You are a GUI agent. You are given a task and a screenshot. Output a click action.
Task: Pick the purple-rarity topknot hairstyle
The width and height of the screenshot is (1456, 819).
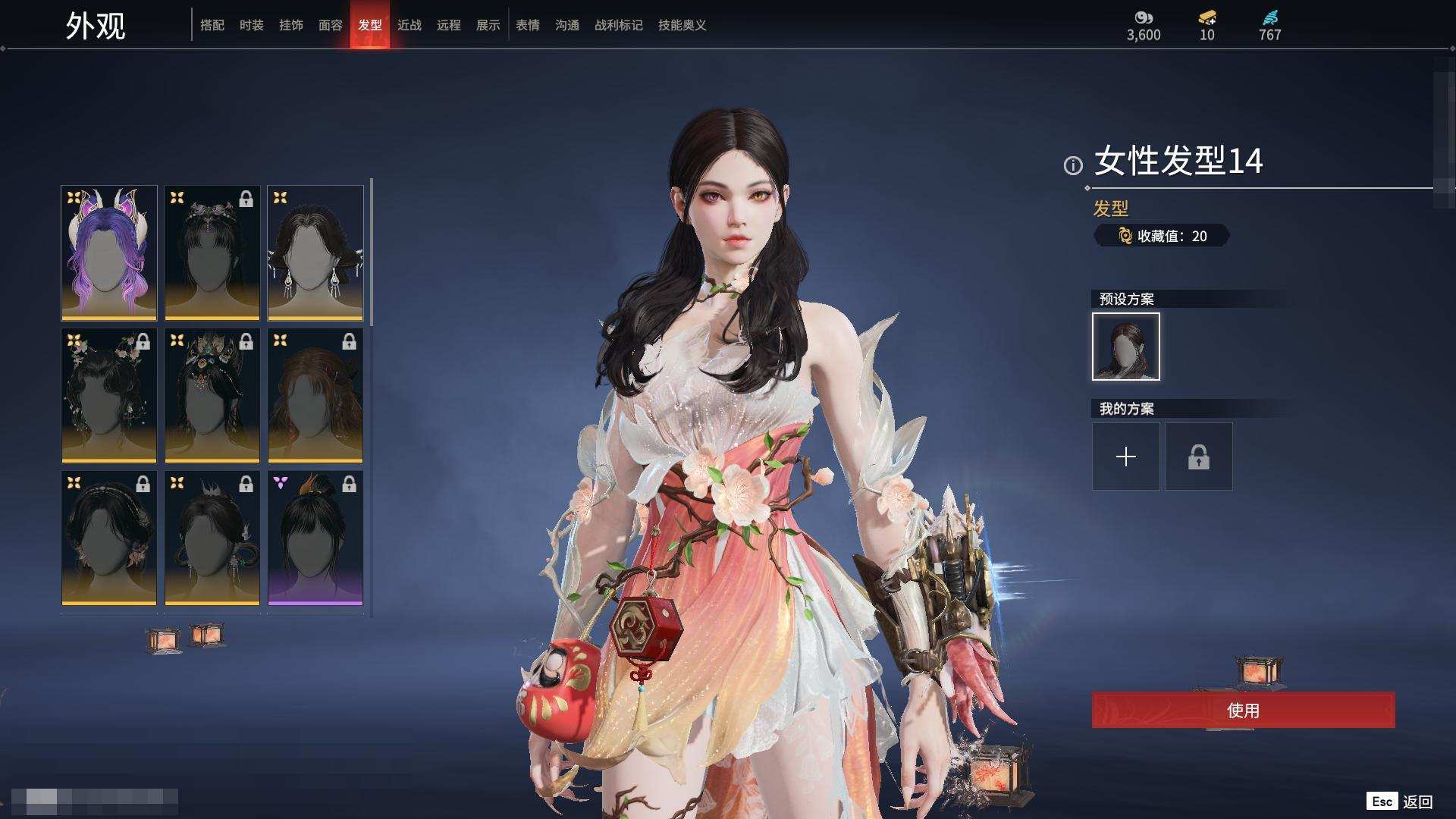pyautogui.click(x=315, y=538)
